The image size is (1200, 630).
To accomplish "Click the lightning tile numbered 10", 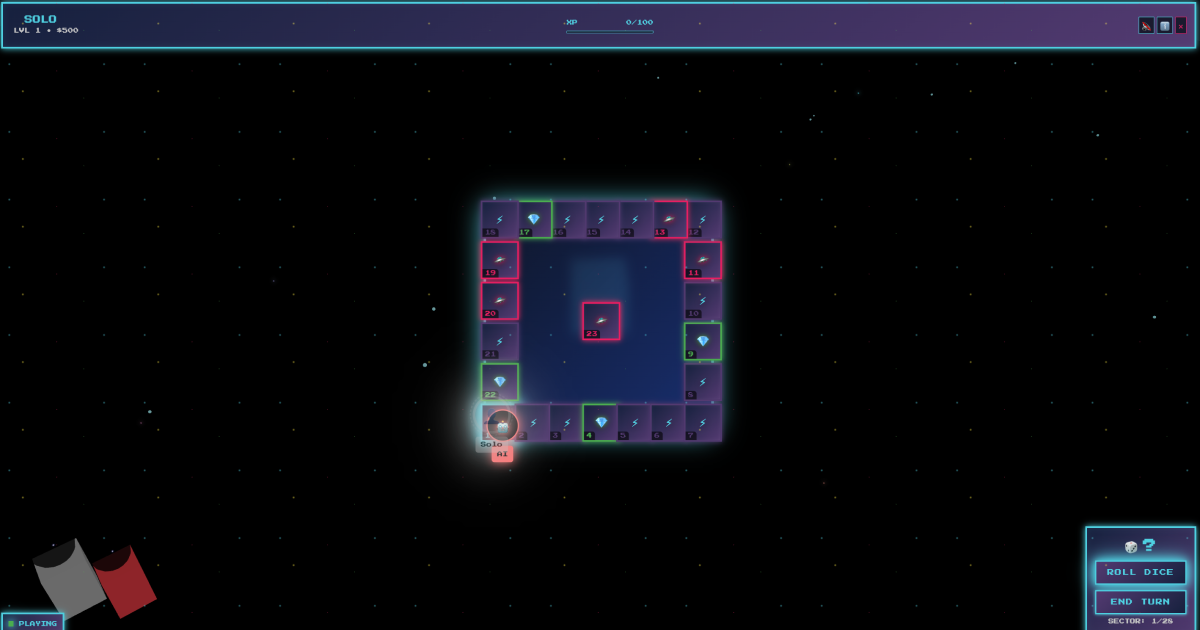I will [x=702, y=300].
